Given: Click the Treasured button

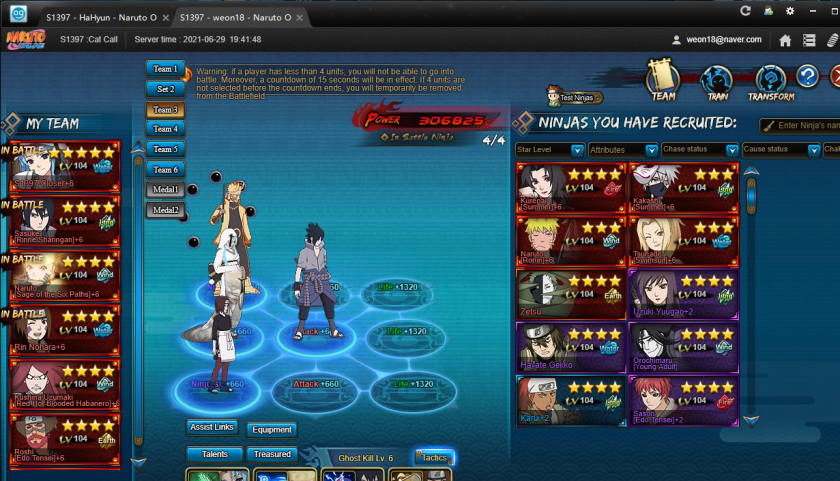Looking at the screenshot, I should point(272,455).
